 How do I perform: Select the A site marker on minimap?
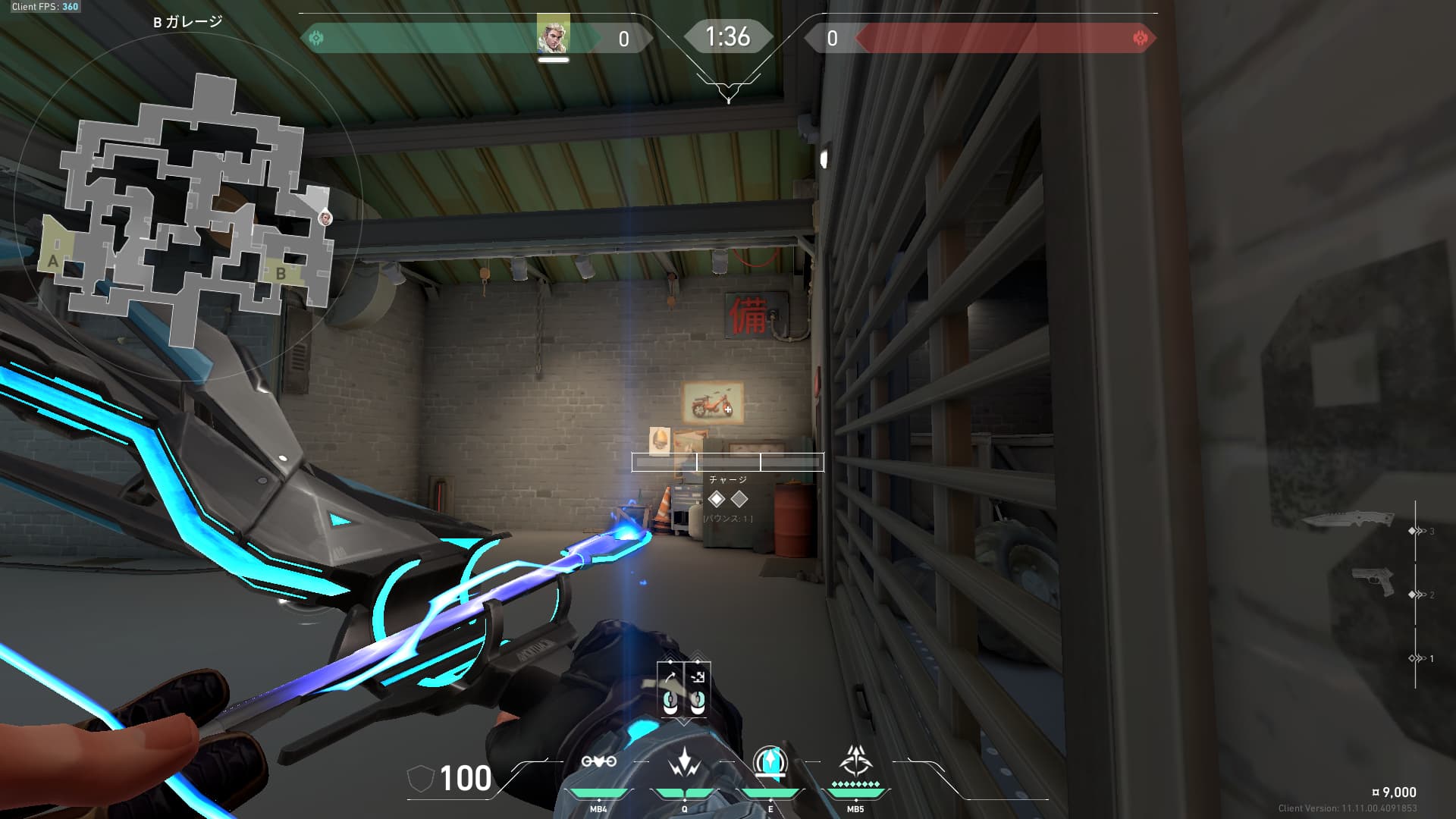(53, 262)
